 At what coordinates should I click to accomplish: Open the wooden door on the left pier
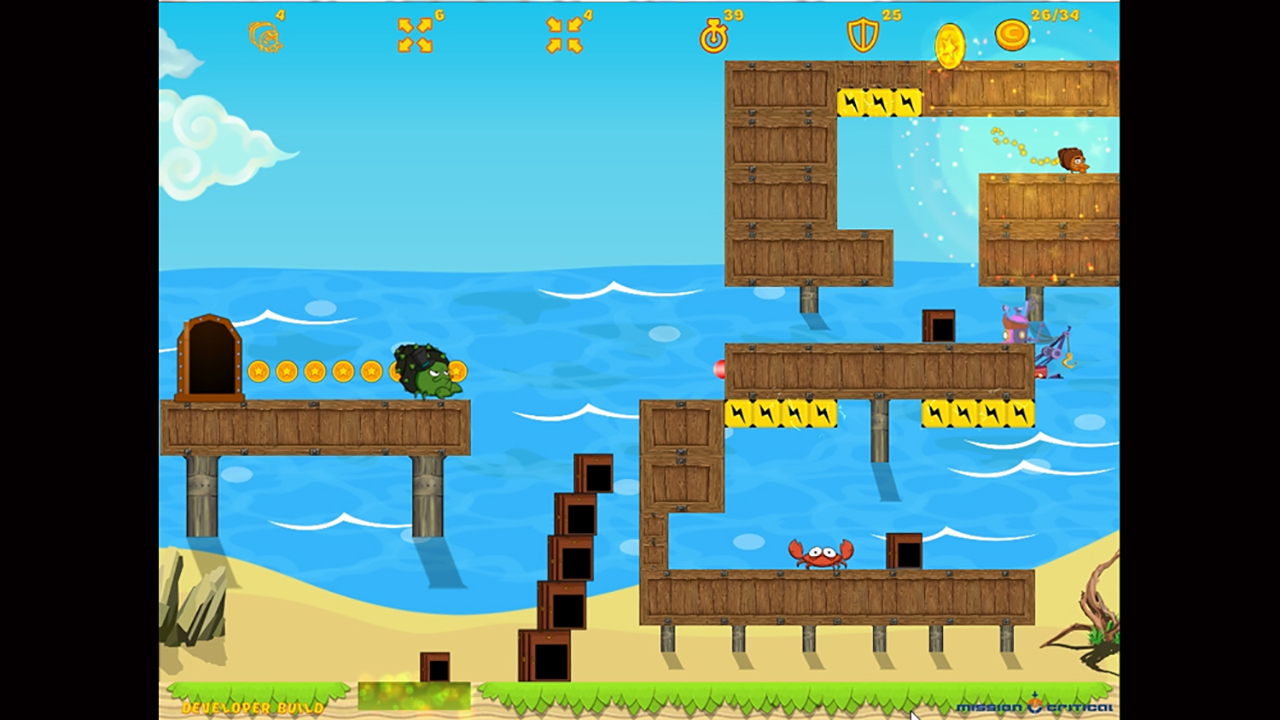click(211, 355)
